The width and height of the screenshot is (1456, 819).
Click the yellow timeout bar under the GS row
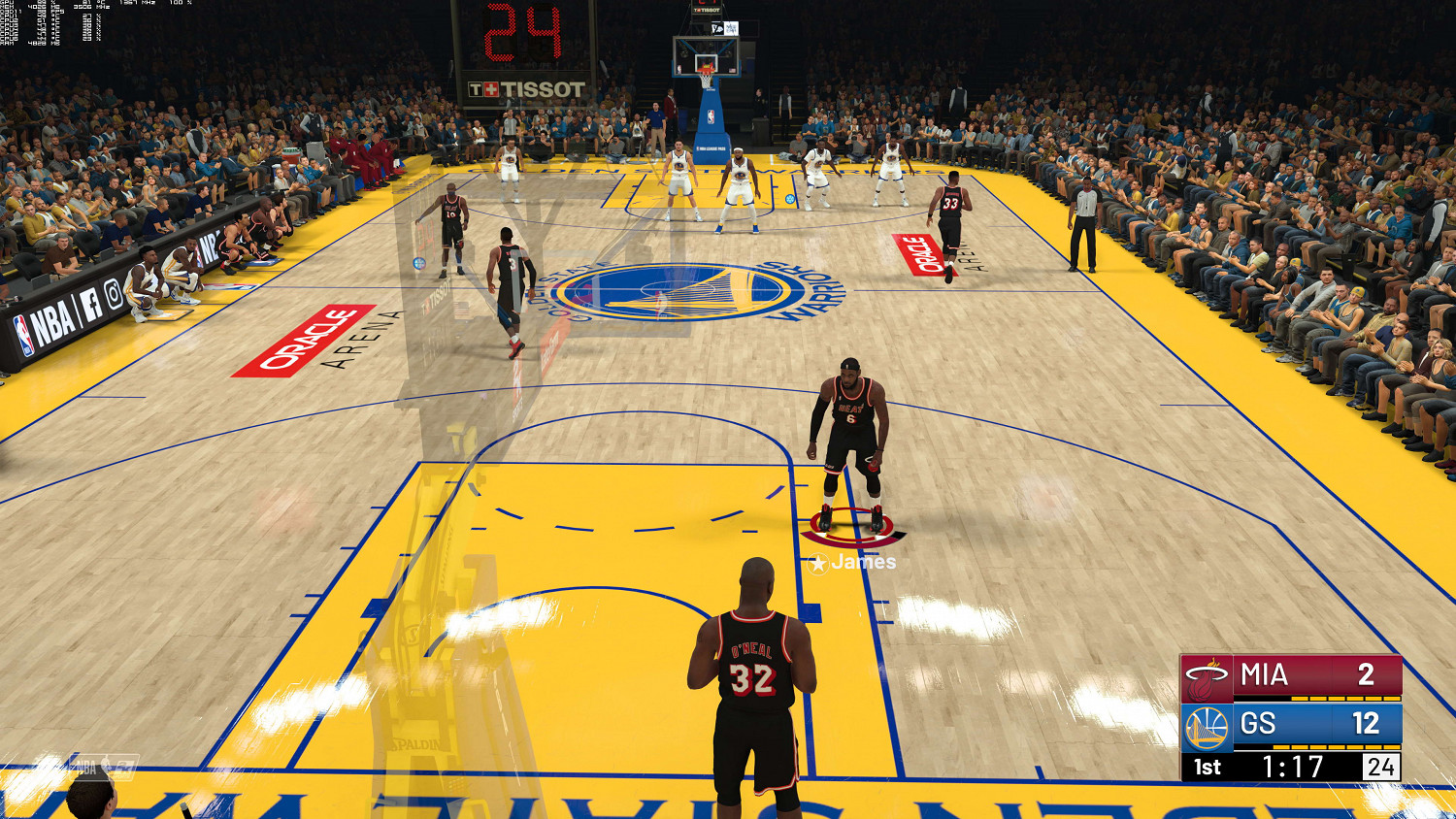click(x=1335, y=747)
